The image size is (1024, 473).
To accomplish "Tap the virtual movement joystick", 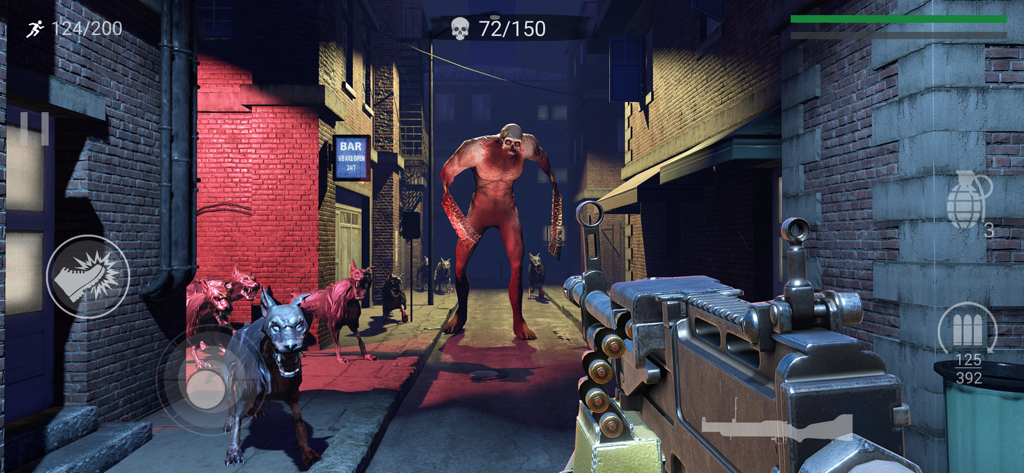I will (x=206, y=381).
